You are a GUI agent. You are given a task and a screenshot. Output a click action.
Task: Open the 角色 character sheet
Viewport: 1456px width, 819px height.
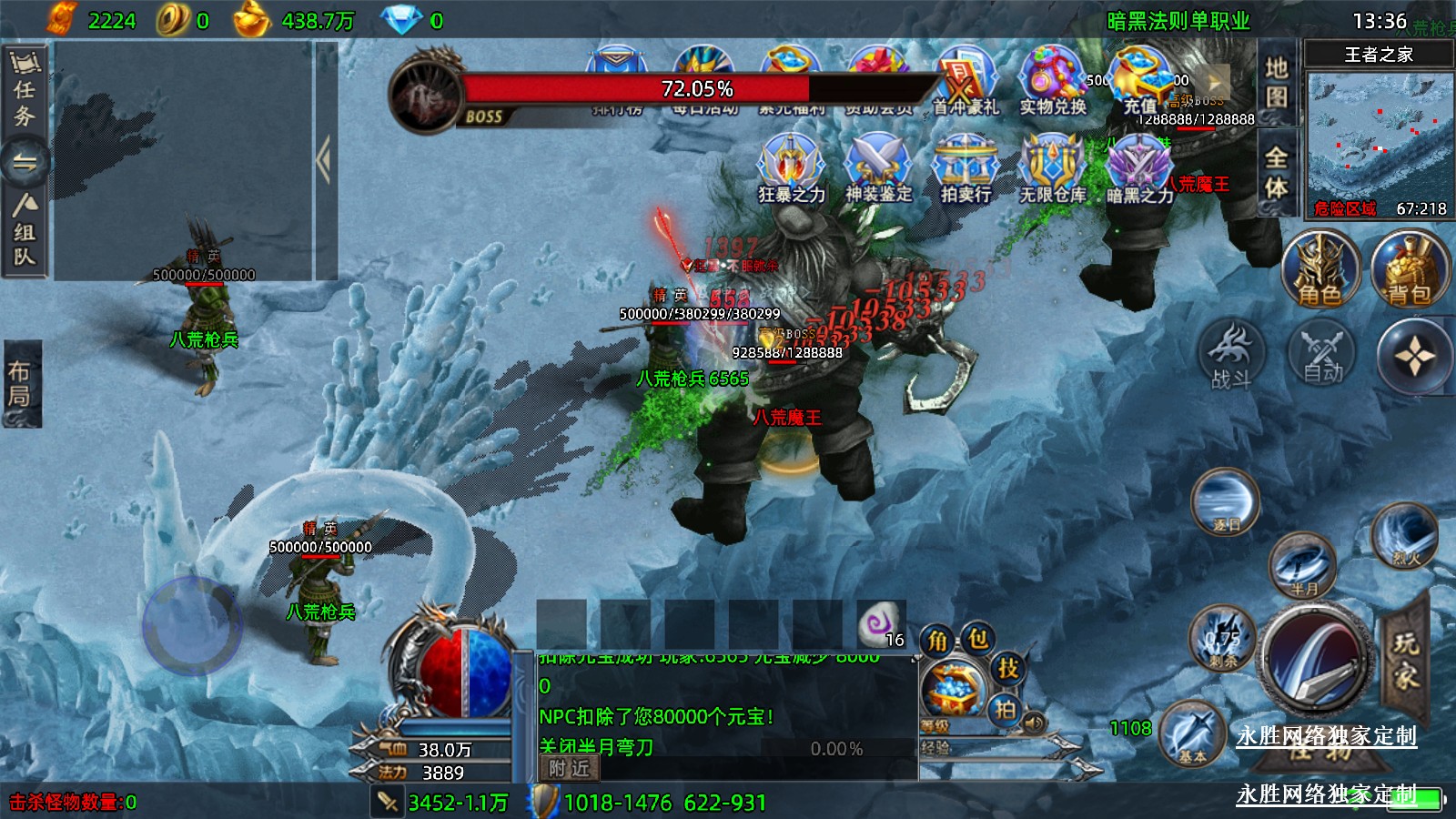[1319, 269]
